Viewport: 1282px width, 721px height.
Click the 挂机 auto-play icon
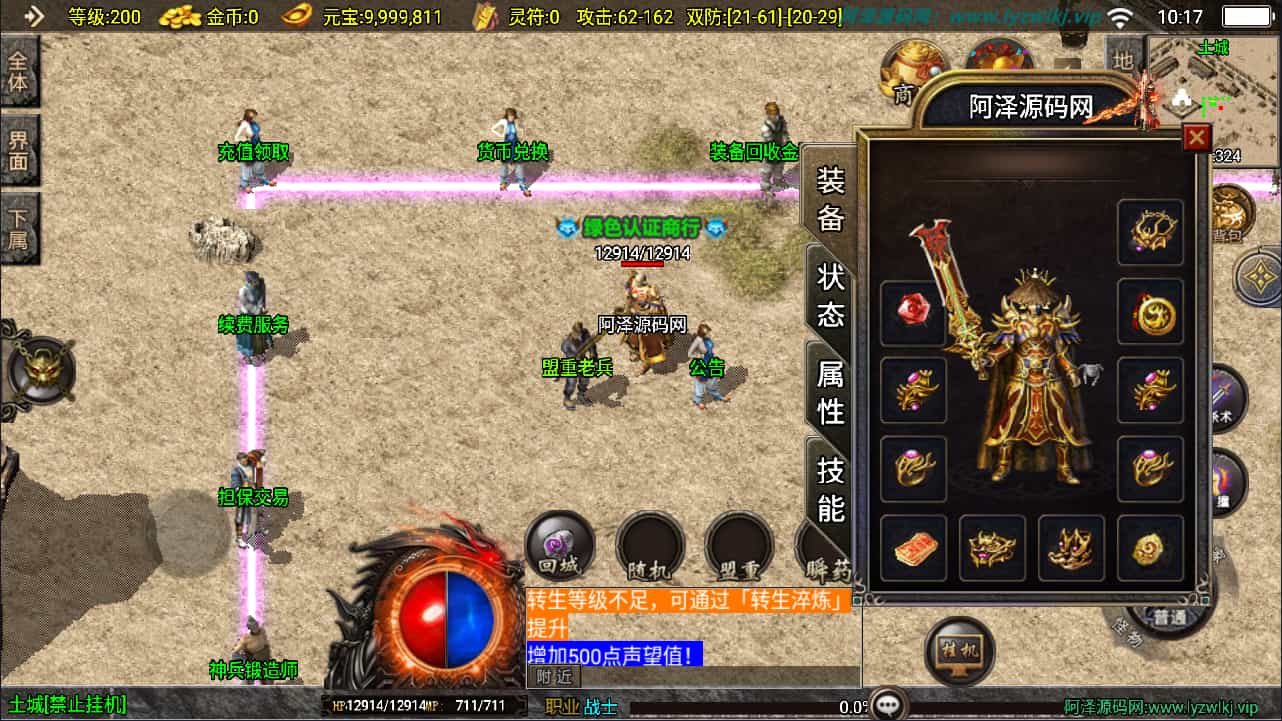[958, 650]
